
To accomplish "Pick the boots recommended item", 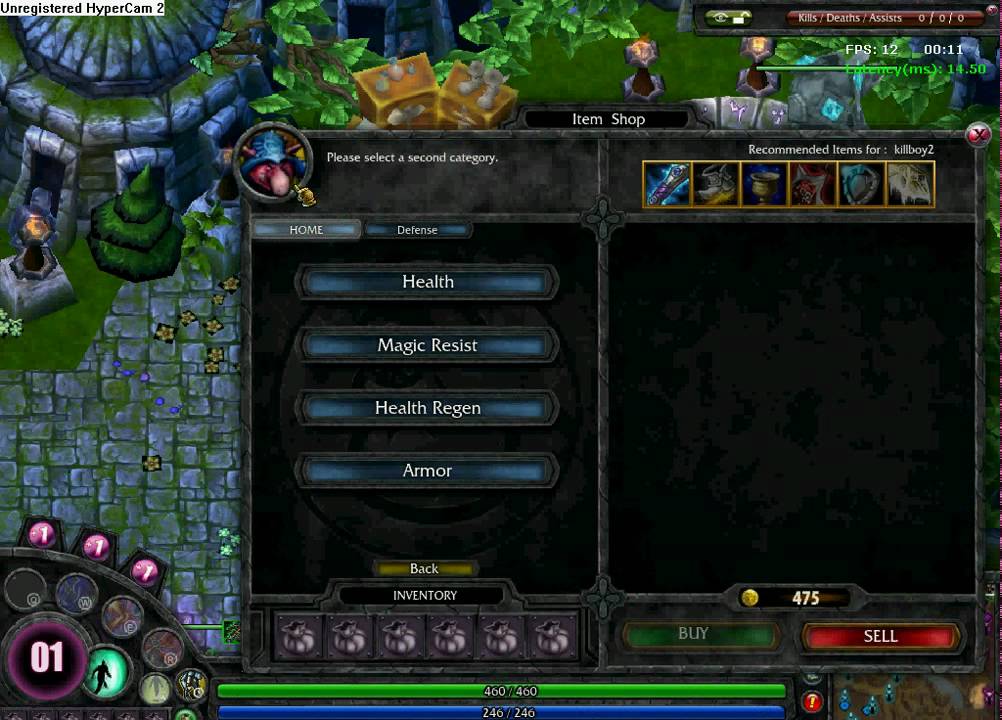I will point(716,185).
